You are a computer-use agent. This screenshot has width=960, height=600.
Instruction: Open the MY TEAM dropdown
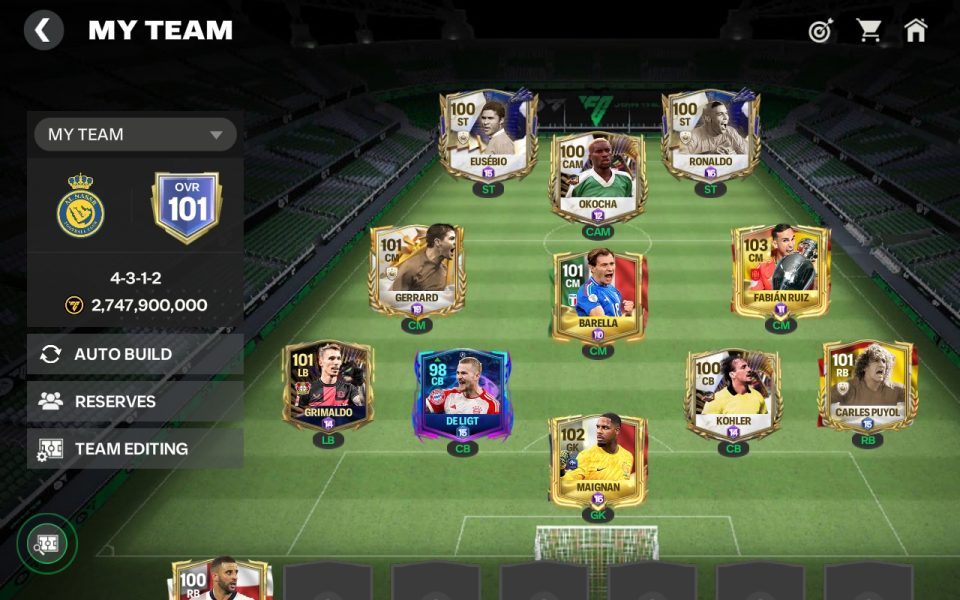(135, 134)
